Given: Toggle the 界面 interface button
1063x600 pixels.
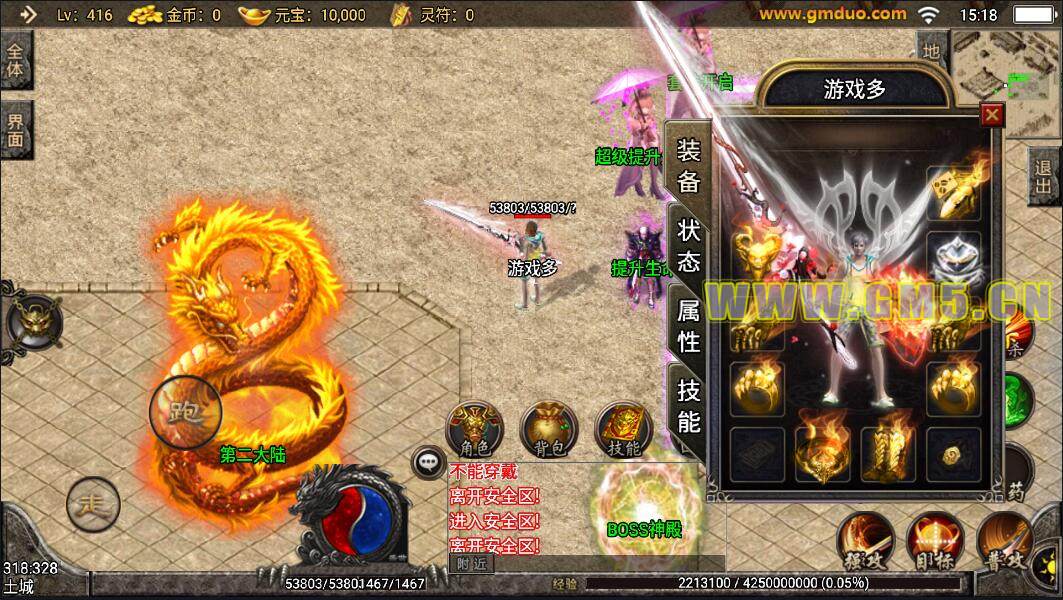Looking at the screenshot, I should pos(15,129).
